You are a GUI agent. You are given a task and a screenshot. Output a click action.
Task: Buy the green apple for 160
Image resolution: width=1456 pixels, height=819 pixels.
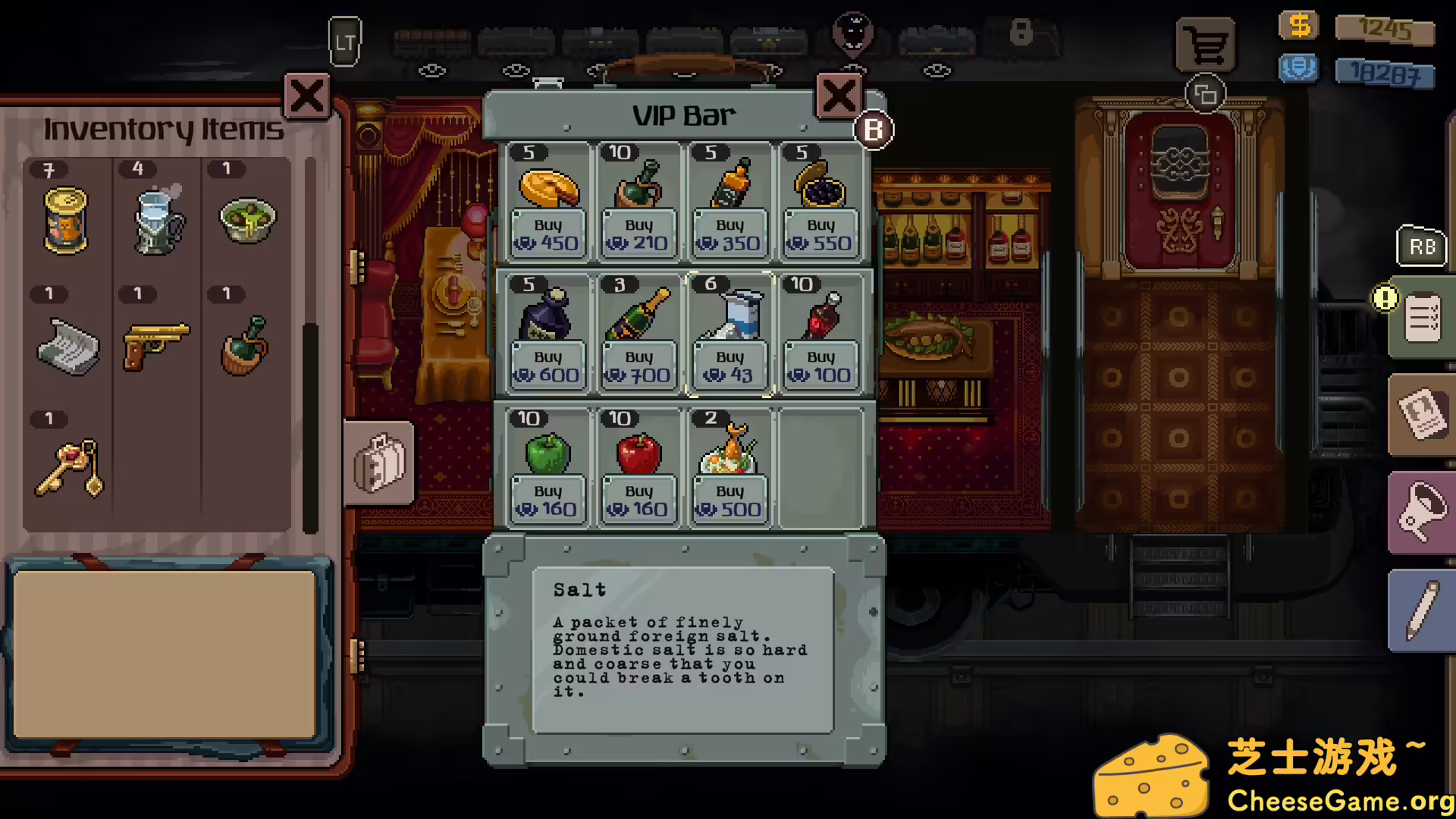tap(548, 500)
